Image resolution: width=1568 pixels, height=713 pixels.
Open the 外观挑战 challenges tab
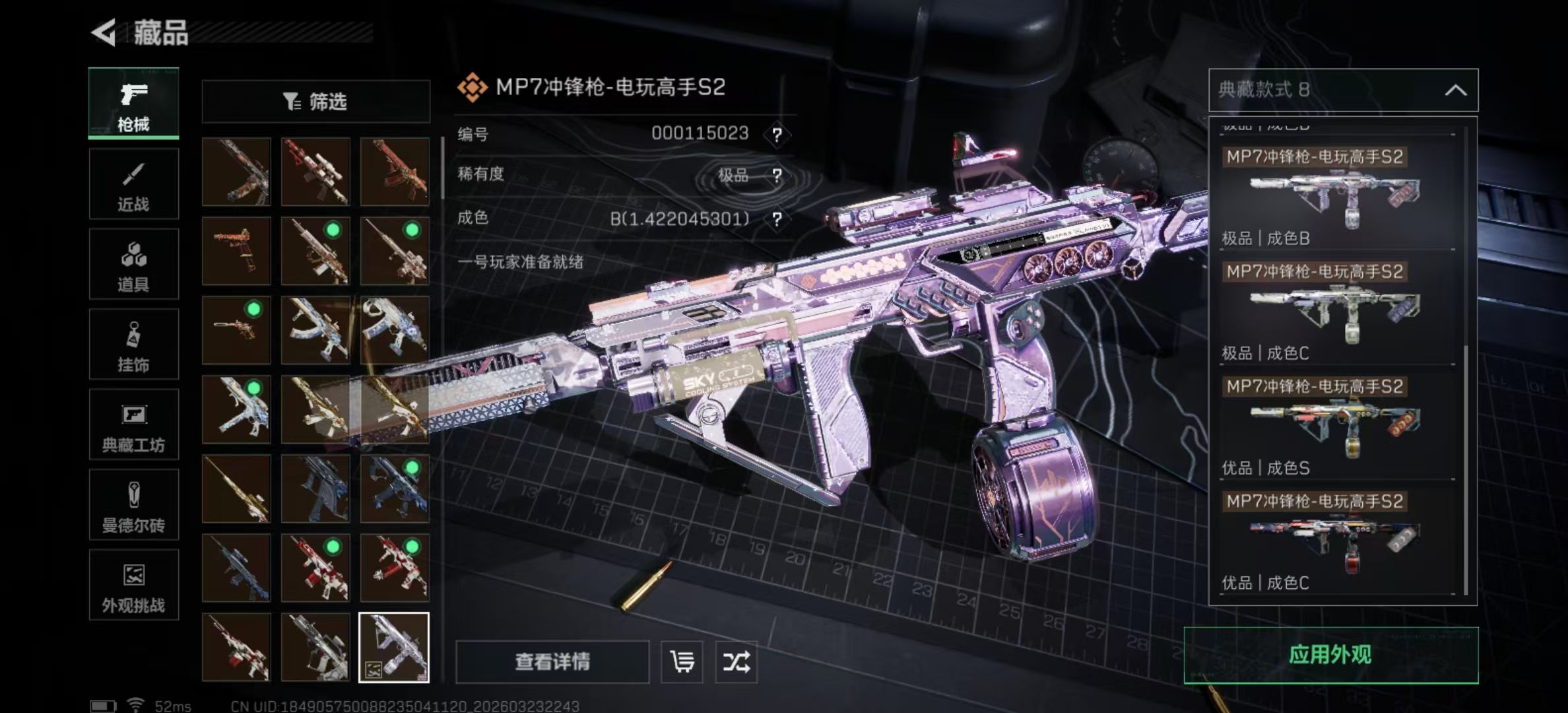coord(133,586)
